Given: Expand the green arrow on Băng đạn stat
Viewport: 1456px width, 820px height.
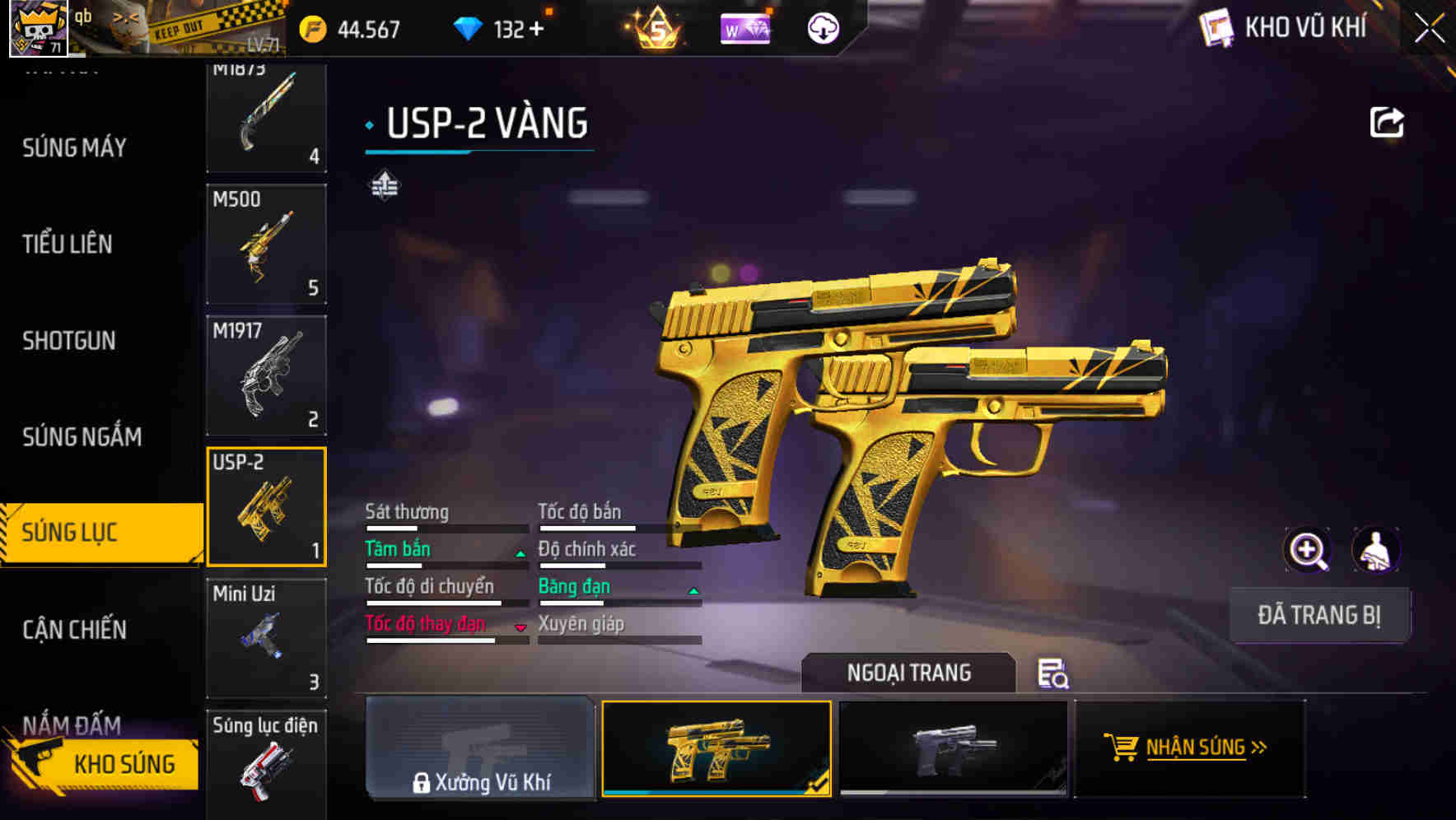Looking at the screenshot, I should click(x=692, y=592).
